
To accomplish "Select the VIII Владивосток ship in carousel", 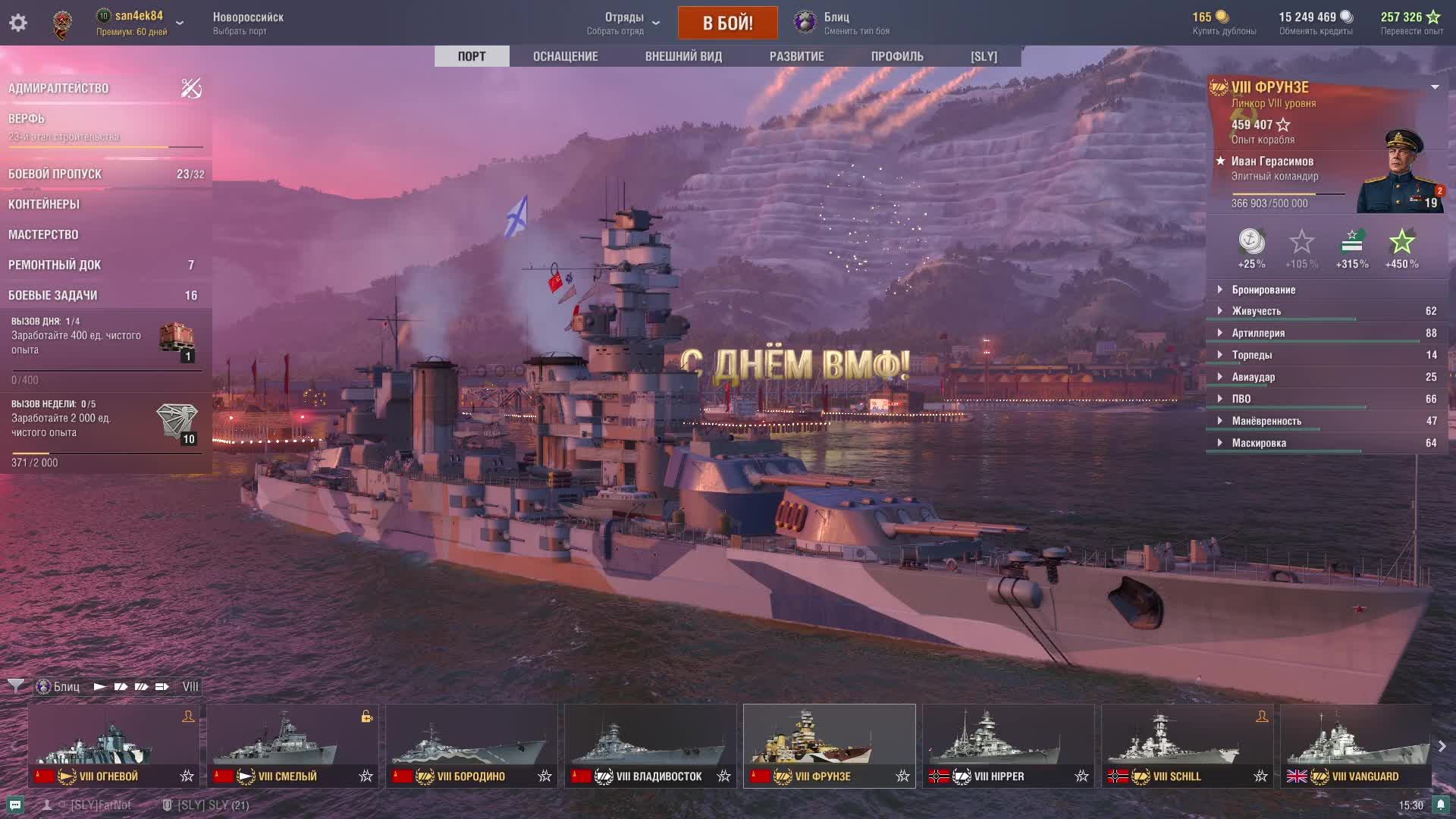I will pos(650,745).
